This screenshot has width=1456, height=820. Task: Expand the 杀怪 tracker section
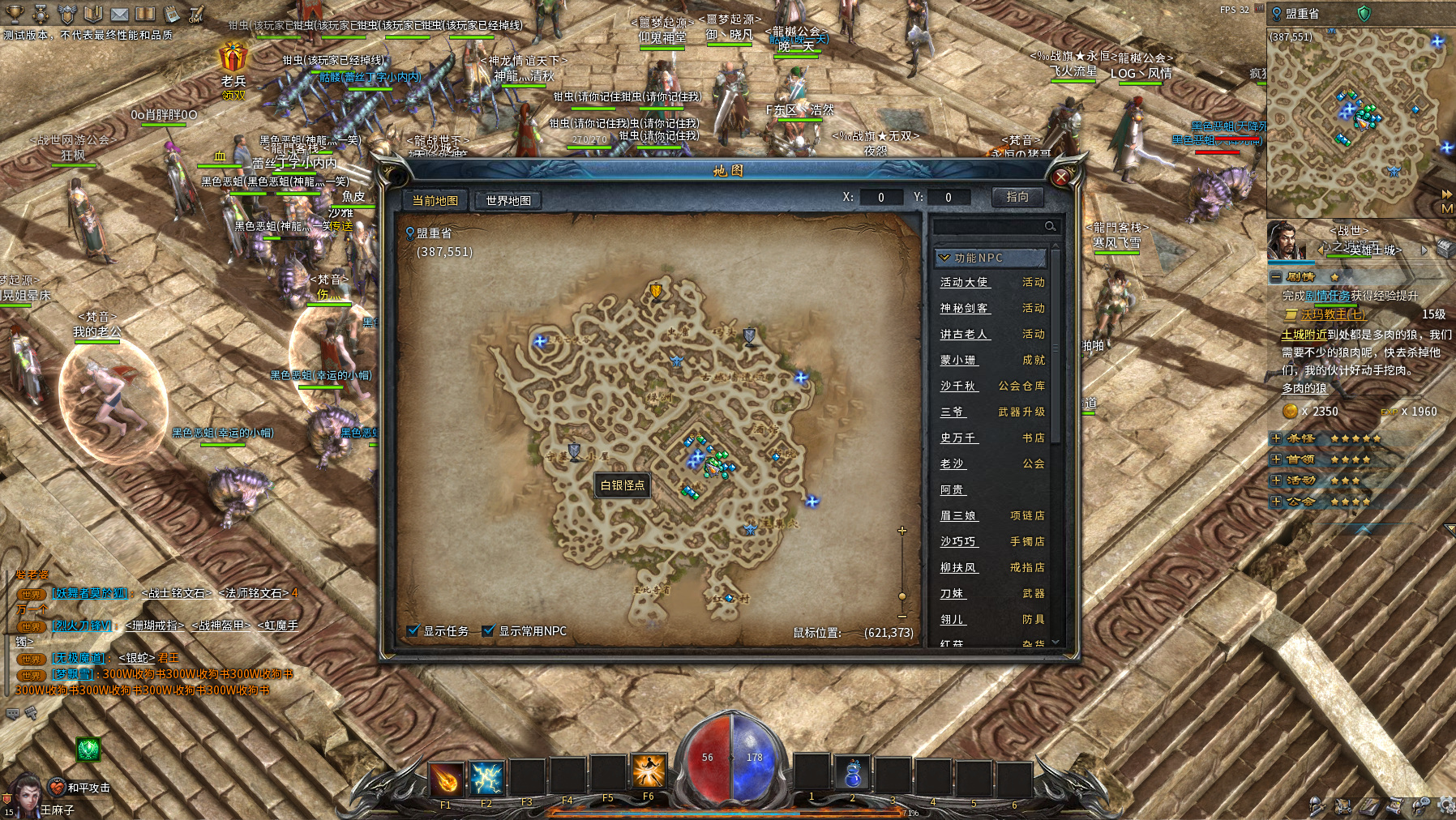(1276, 438)
